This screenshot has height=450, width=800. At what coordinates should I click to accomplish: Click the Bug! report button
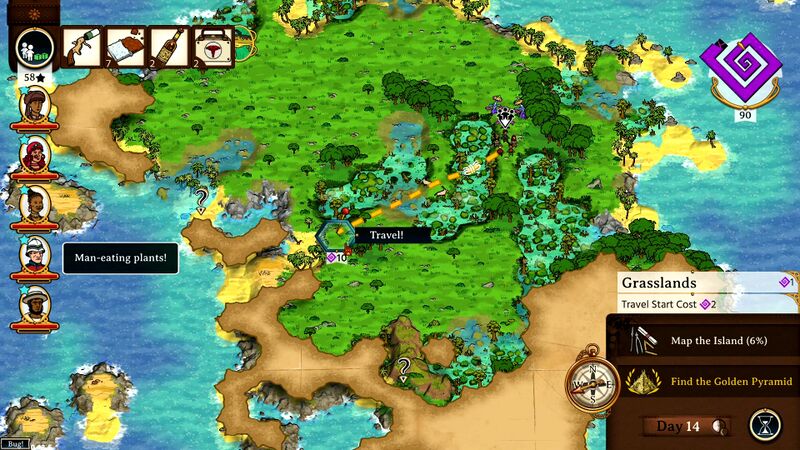15,443
